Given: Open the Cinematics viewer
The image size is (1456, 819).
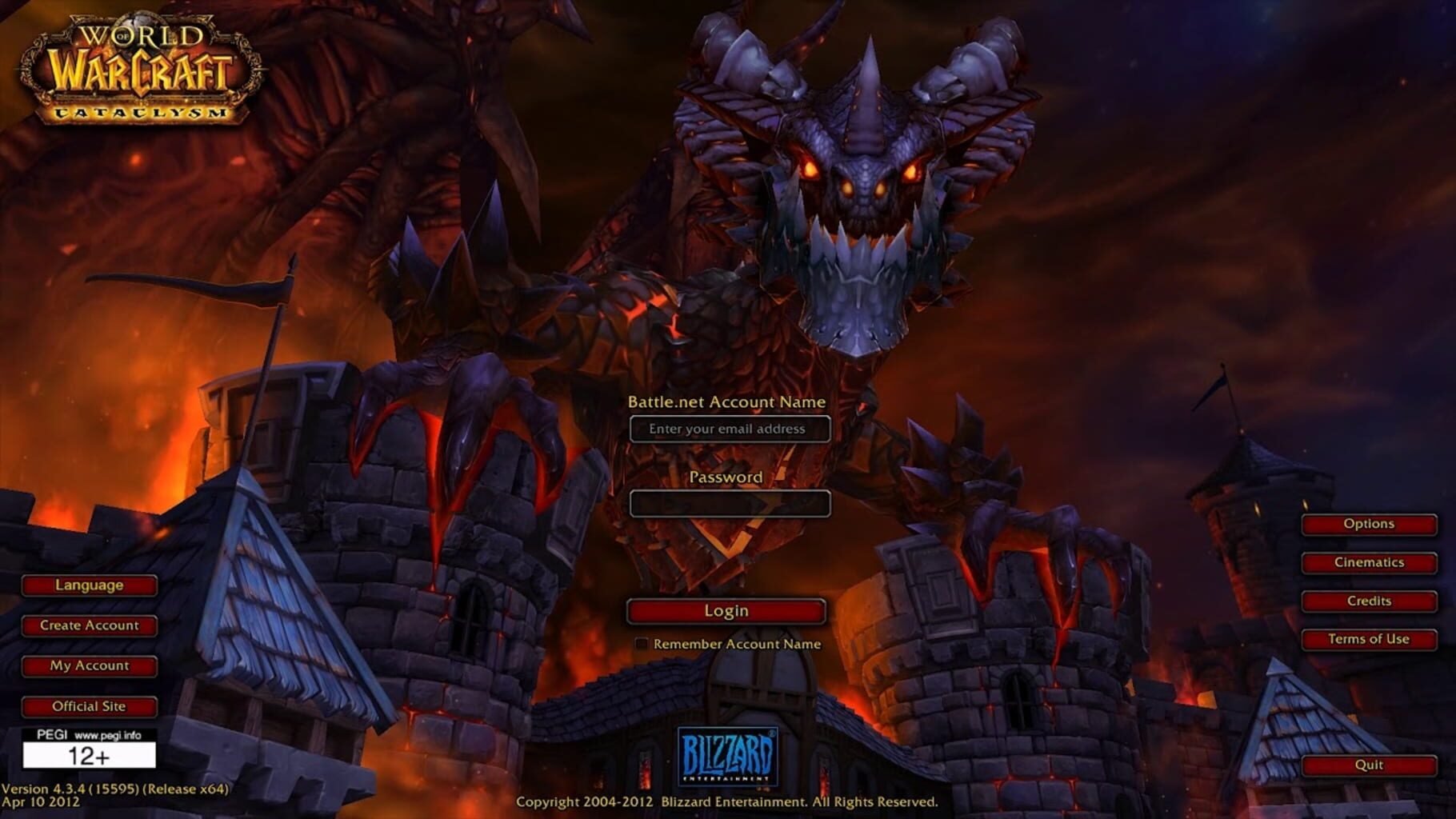Looking at the screenshot, I should tap(1368, 562).
